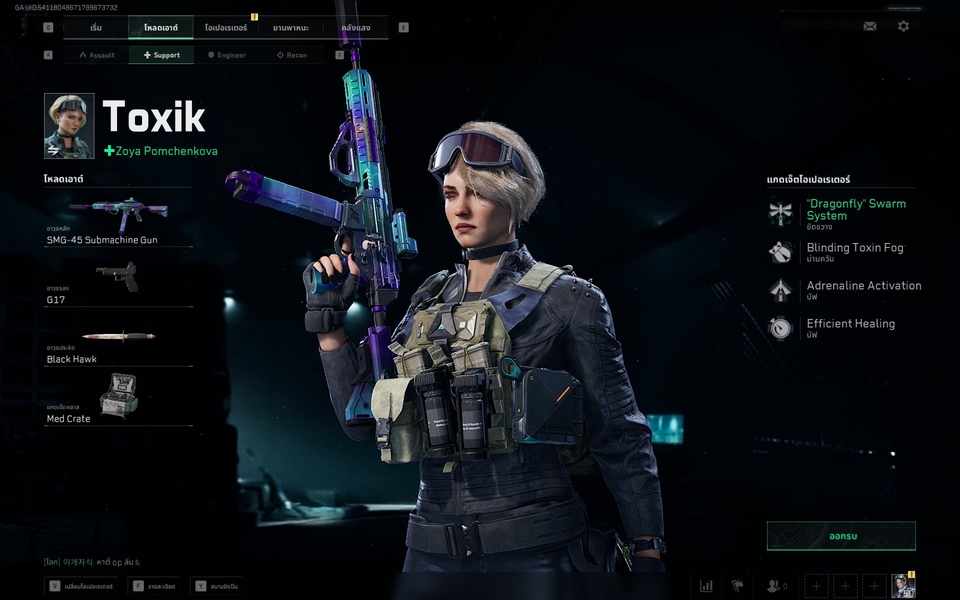Open settings via the gear icon
Image resolution: width=960 pixels, height=600 pixels.
904,26
